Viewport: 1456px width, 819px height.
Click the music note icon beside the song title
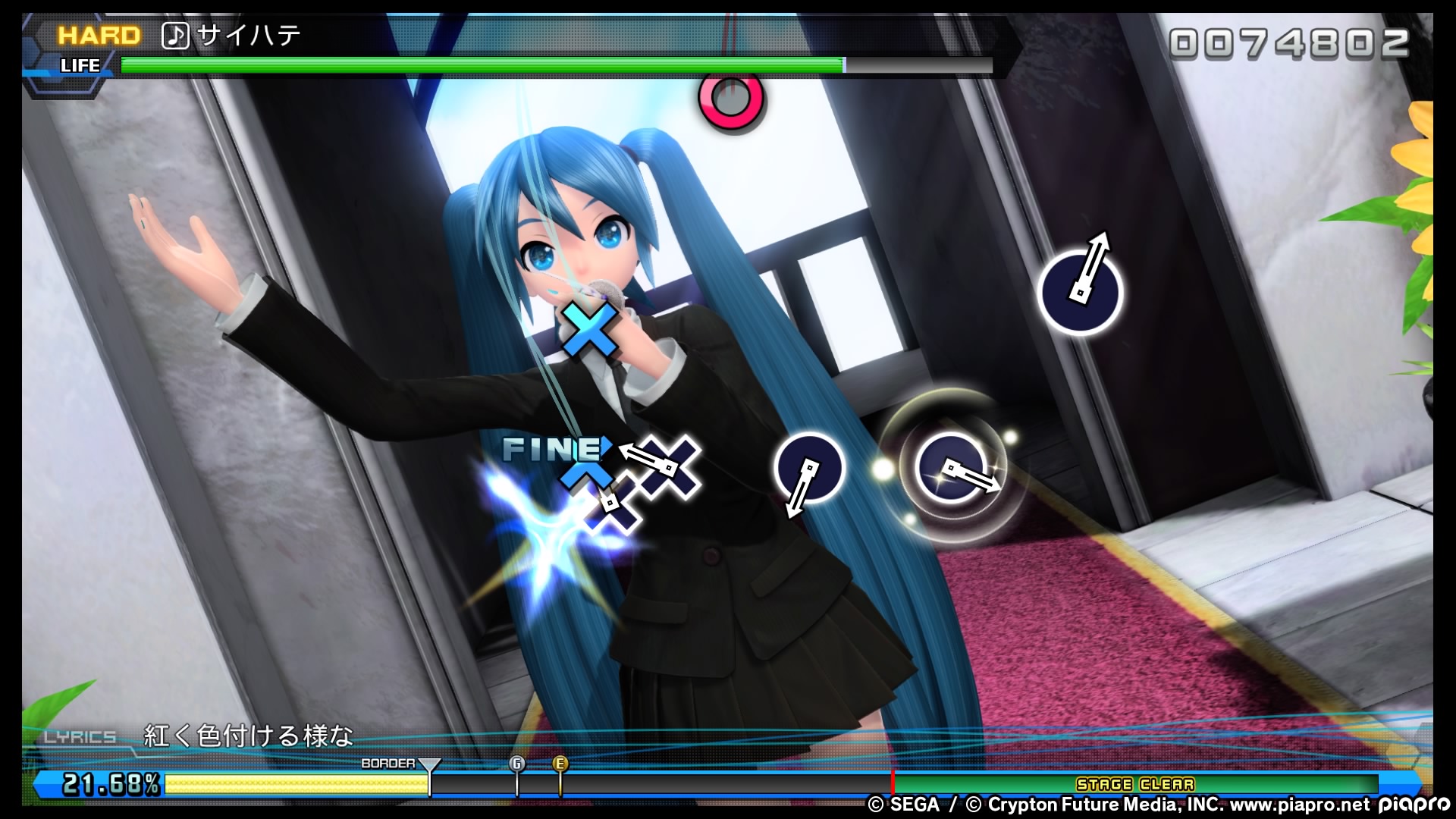175,35
